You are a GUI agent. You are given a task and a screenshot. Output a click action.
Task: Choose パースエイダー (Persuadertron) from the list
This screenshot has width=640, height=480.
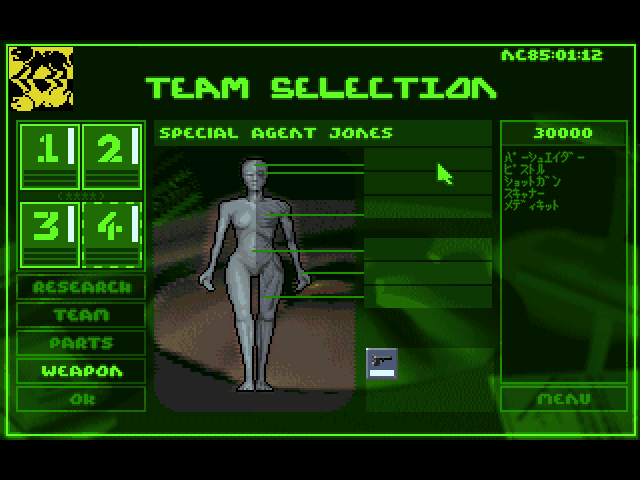(x=545, y=158)
